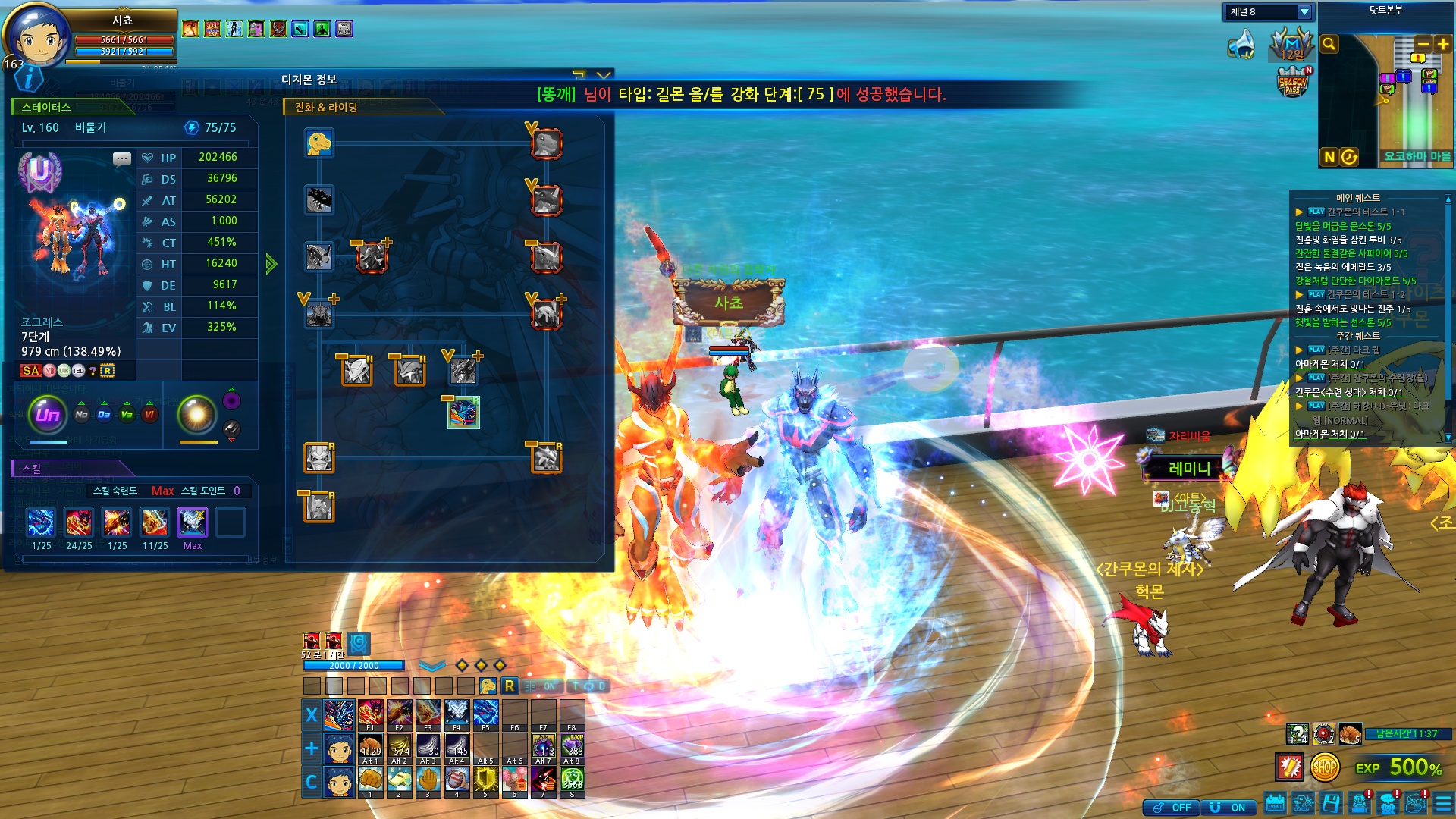1456x819 pixels.
Task: Open the megaphone announcement icon
Action: tap(1241, 45)
